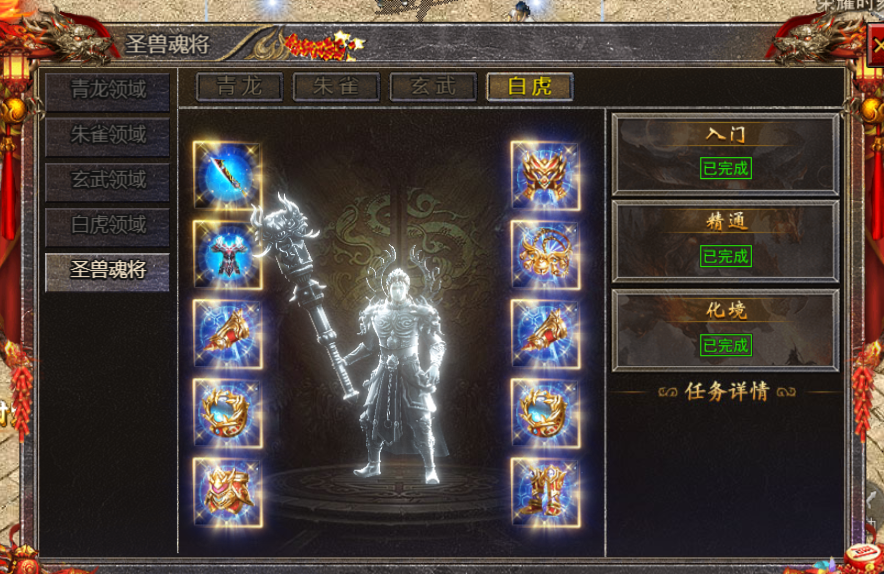The image size is (884, 574).
Task: Click 已完成 under the 化境 stage
Action: coord(725,346)
